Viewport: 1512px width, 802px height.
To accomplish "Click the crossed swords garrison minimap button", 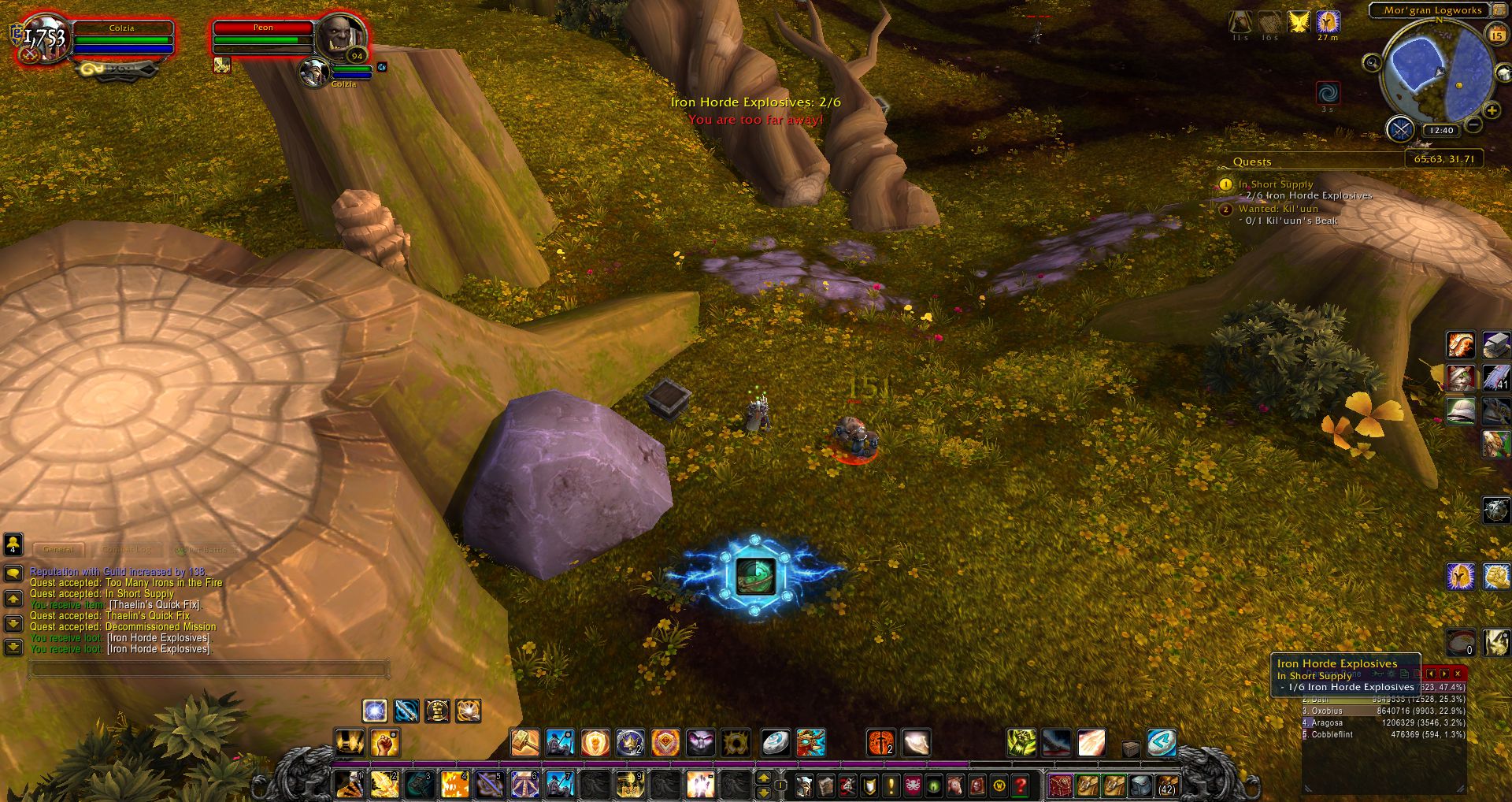I will pyautogui.click(x=1400, y=128).
